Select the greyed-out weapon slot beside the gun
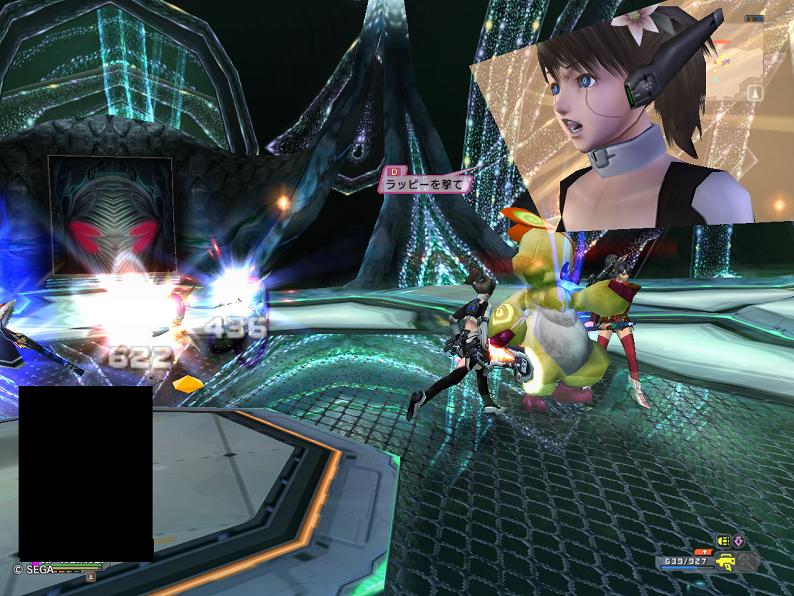This screenshot has height=596, width=794. pos(747,563)
